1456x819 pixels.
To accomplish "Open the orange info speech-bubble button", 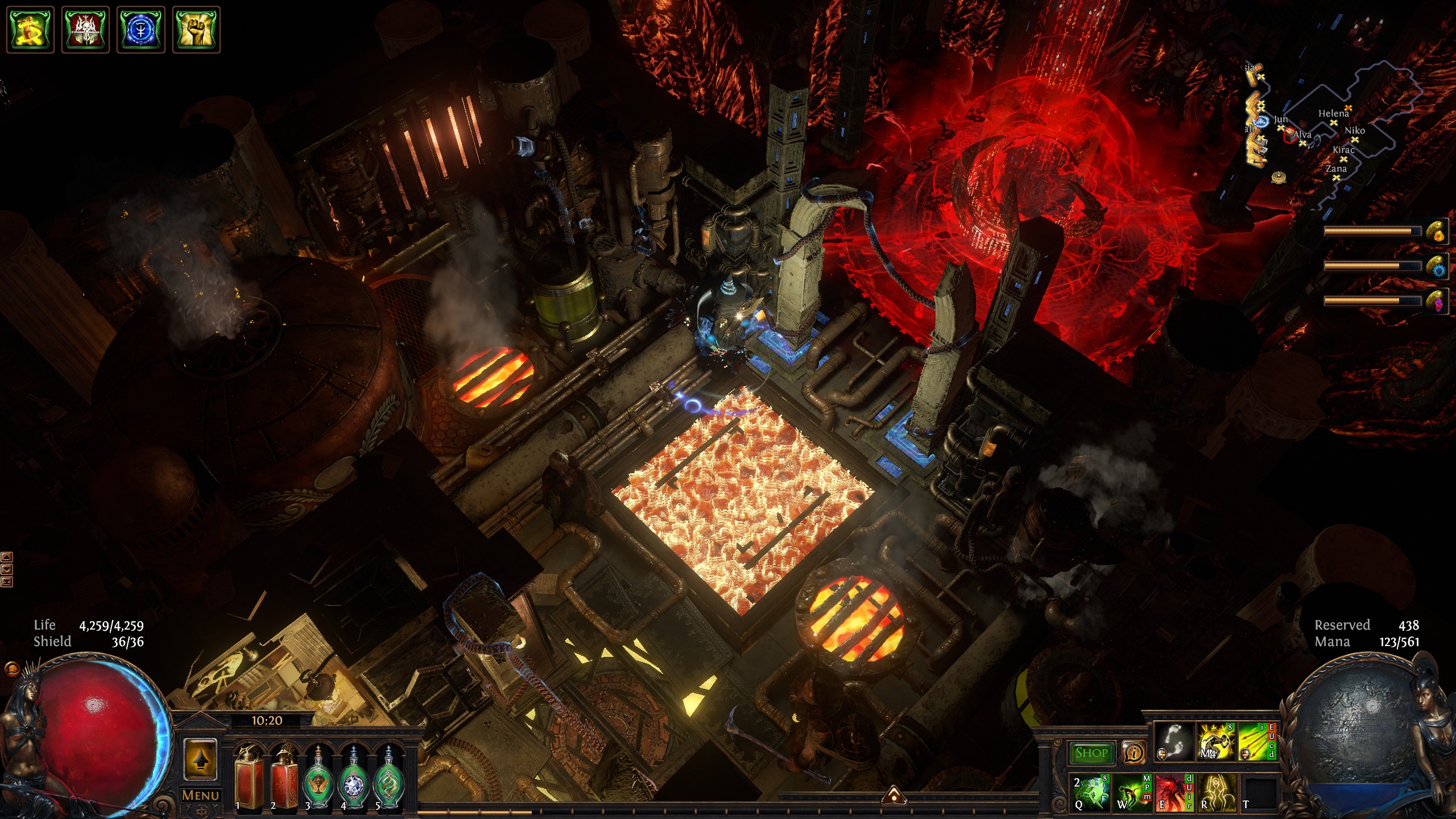I will [x=1134, y=753].
